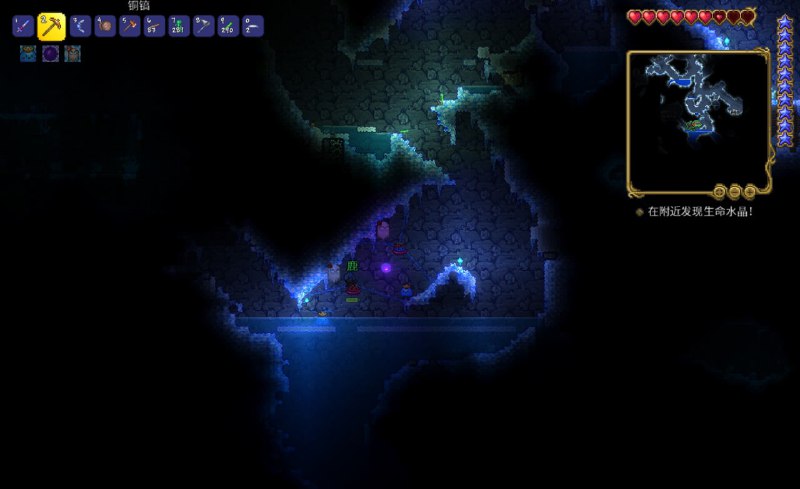
Task: Select the brown spiral item in slot 4
Action: (105, 26)
